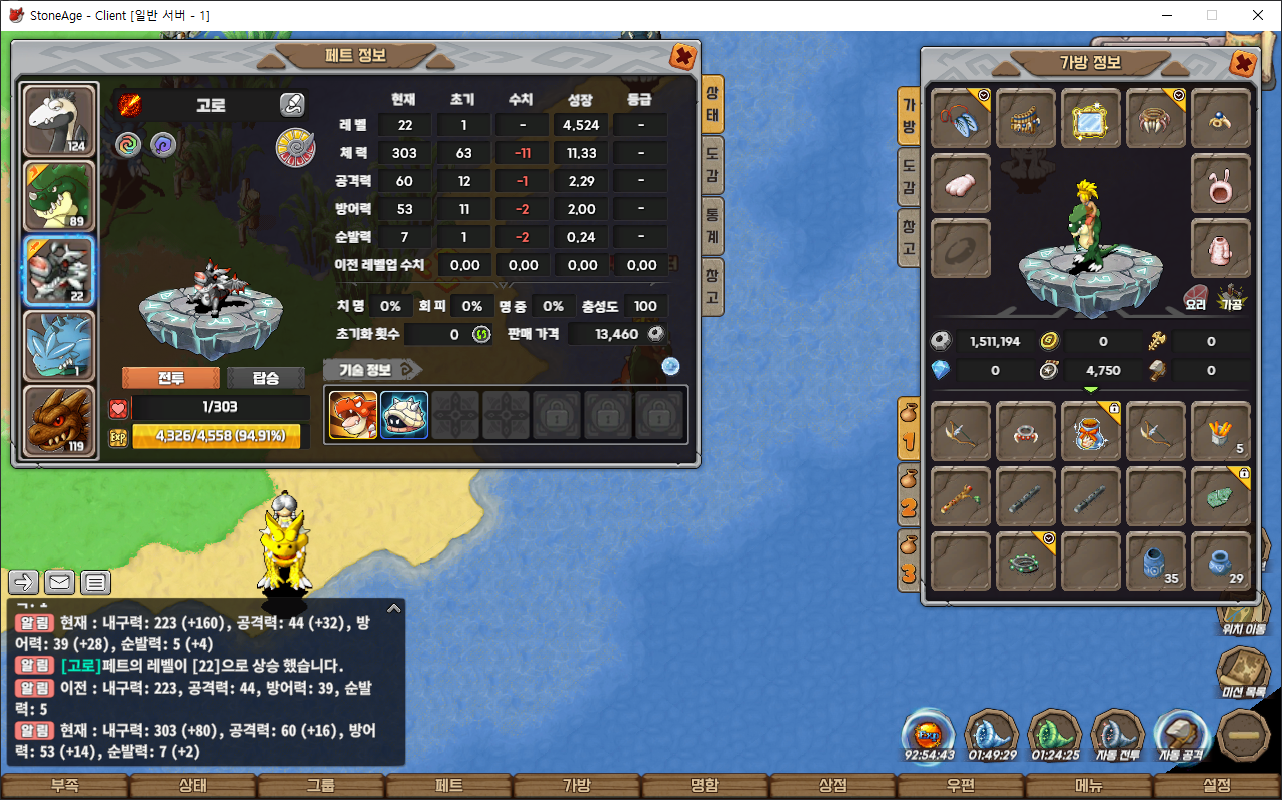Image resolution: width=1282 pixels, height=800 pixels.
Task: Click the 탑승 ride button
Action: point(266,378)
